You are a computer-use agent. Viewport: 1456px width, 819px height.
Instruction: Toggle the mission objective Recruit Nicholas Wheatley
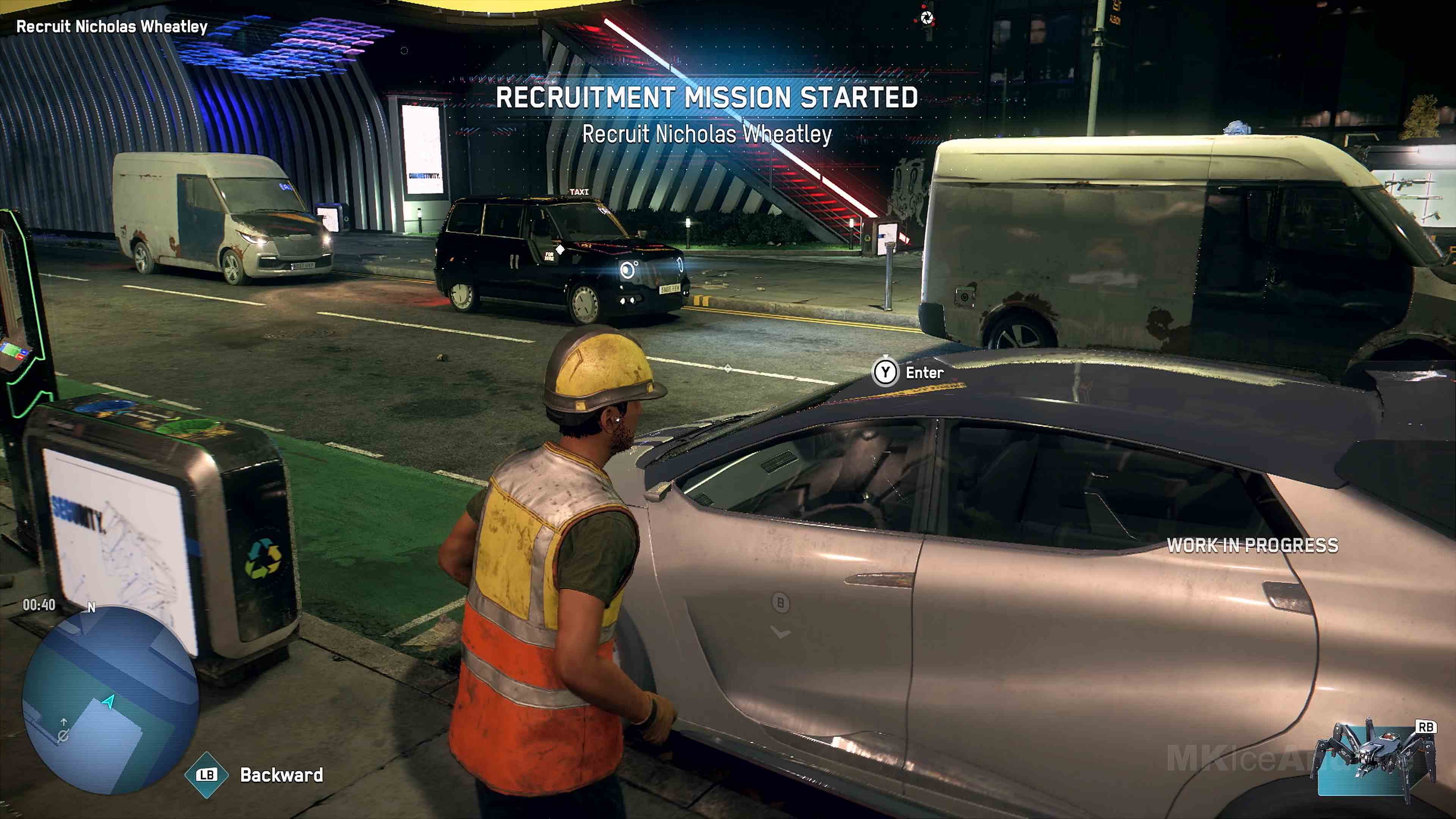coord(111,27)
